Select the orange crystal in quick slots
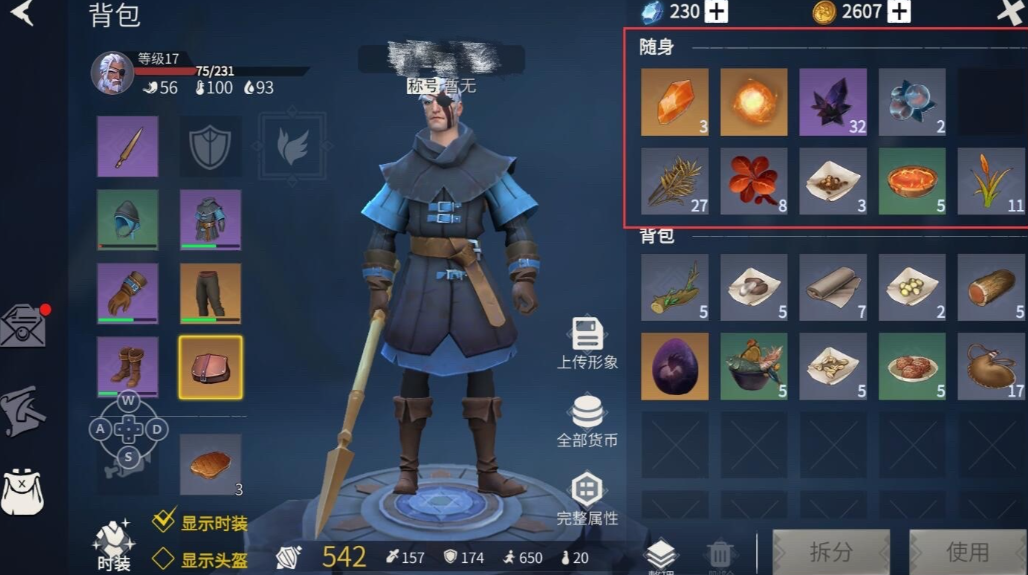1028x575 pixels. (674, 102)
